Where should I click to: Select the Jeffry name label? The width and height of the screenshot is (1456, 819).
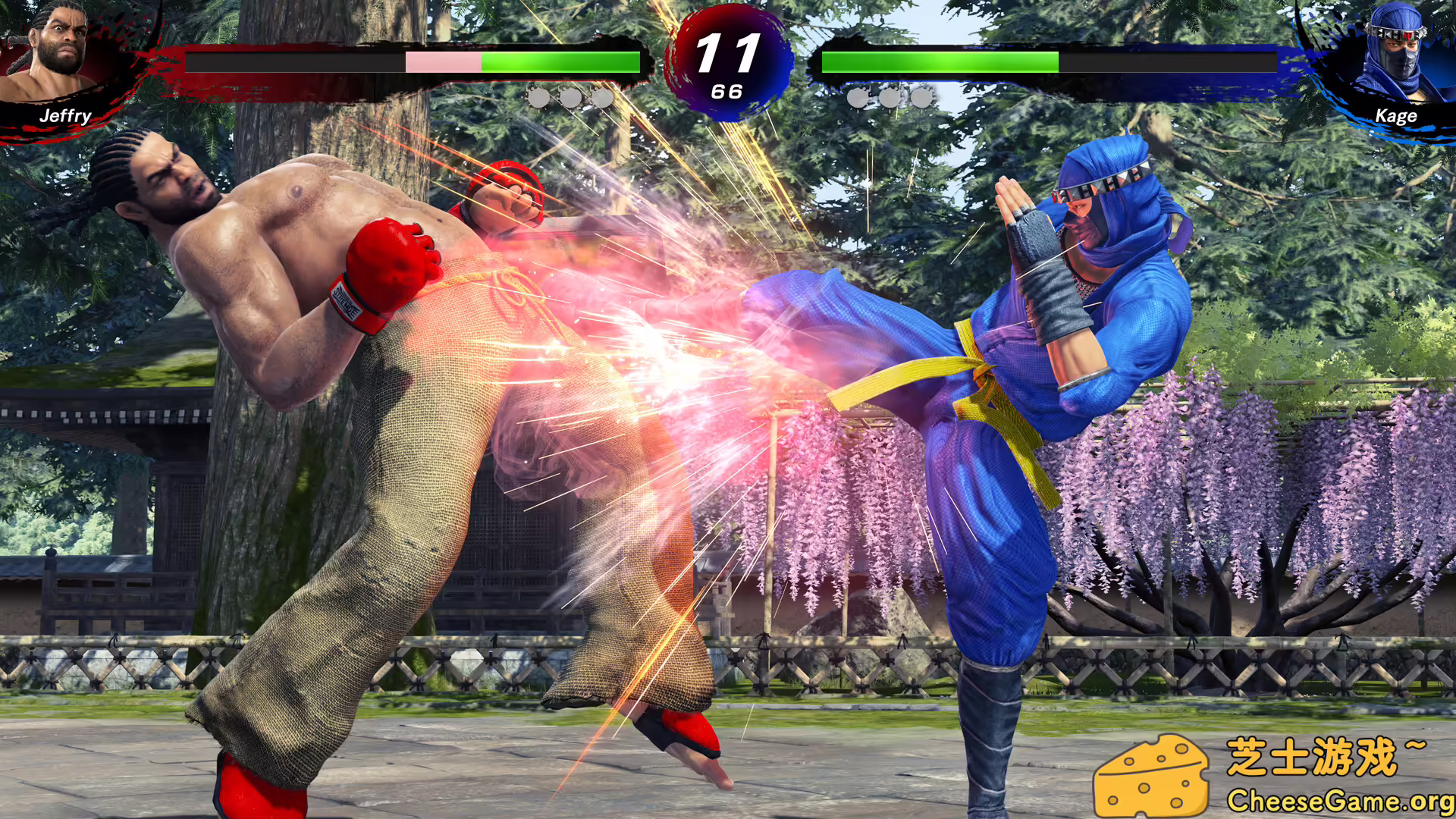67,115
